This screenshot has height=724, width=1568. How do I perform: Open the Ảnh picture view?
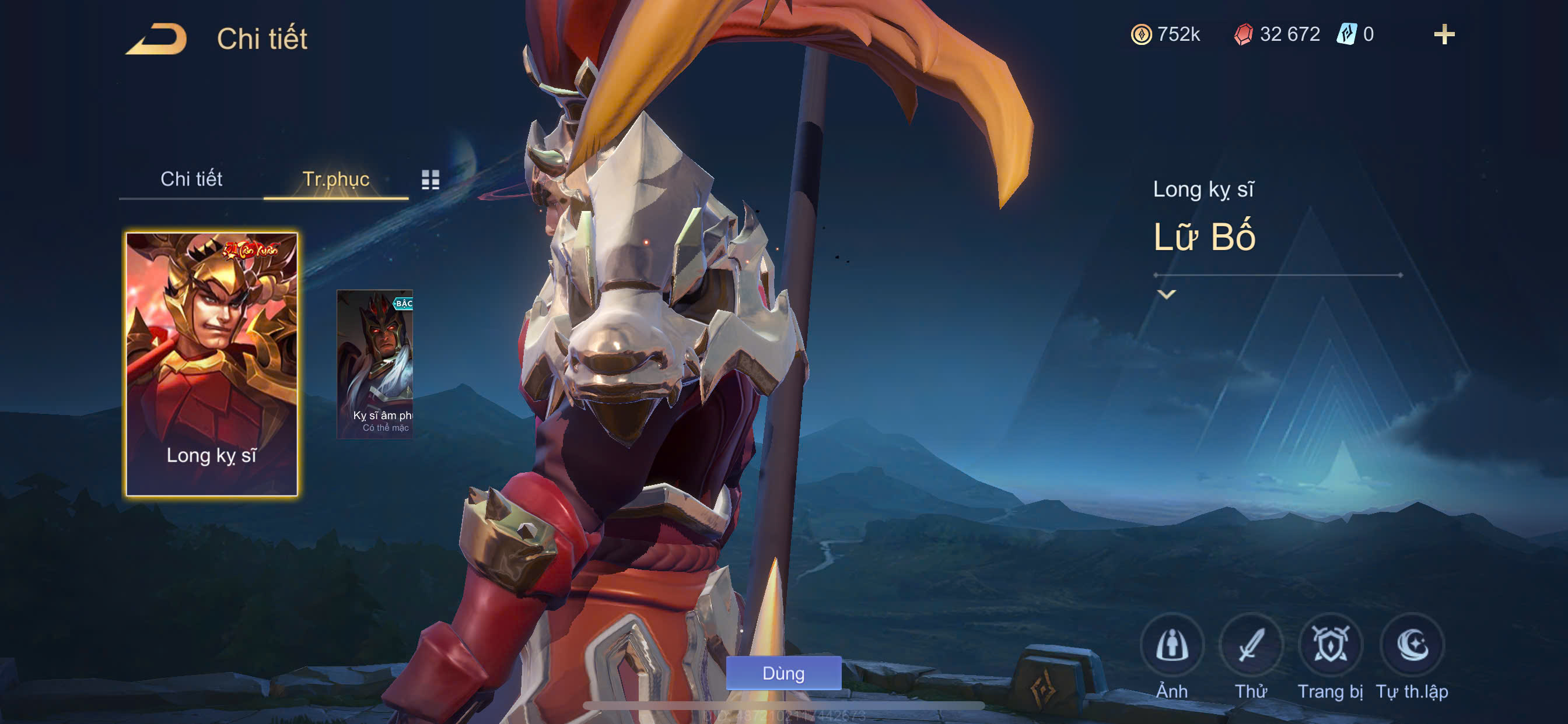click(x=1172, y=645)
